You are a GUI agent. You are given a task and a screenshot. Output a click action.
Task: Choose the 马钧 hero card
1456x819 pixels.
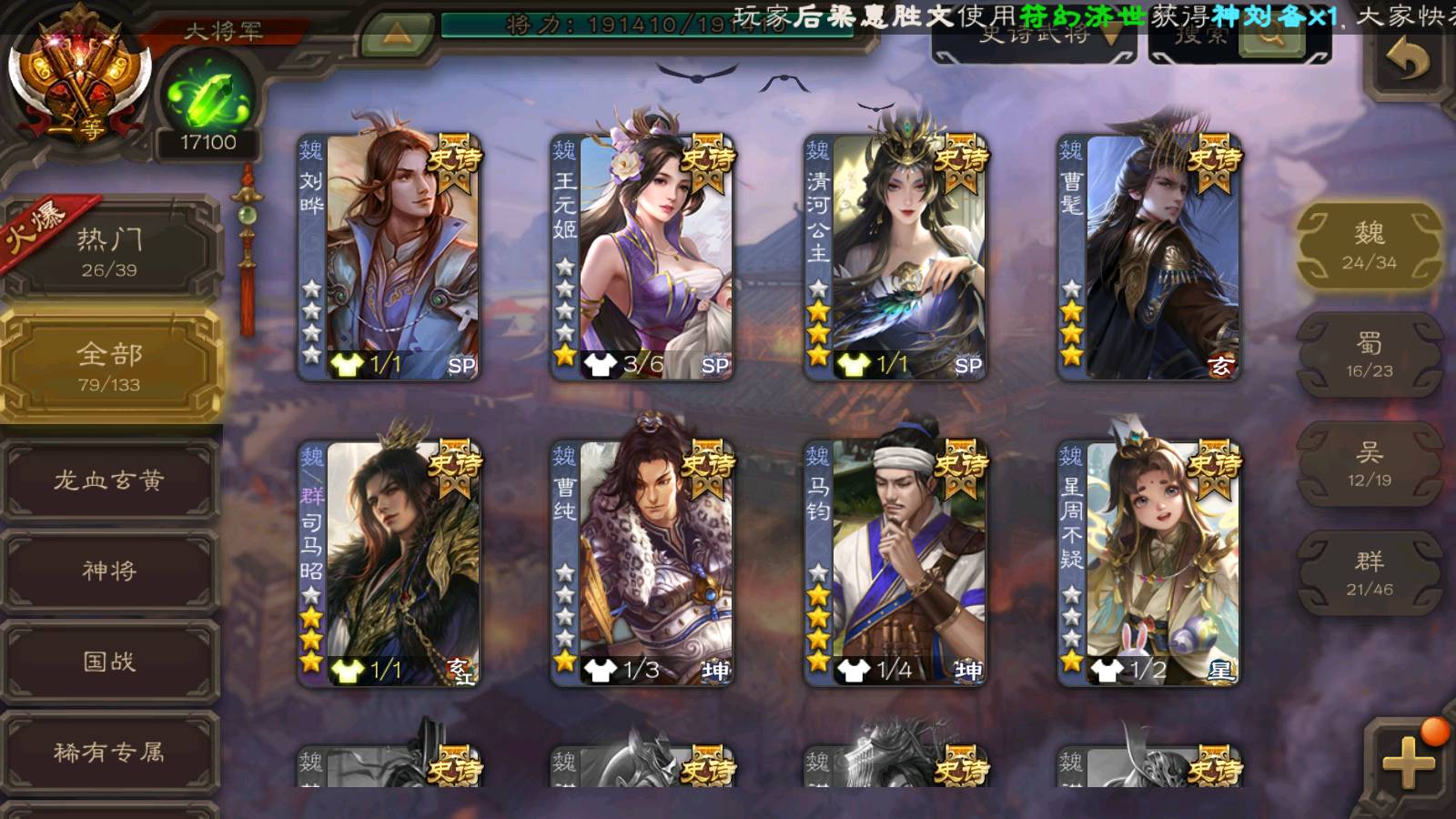[x=895, y=562]
